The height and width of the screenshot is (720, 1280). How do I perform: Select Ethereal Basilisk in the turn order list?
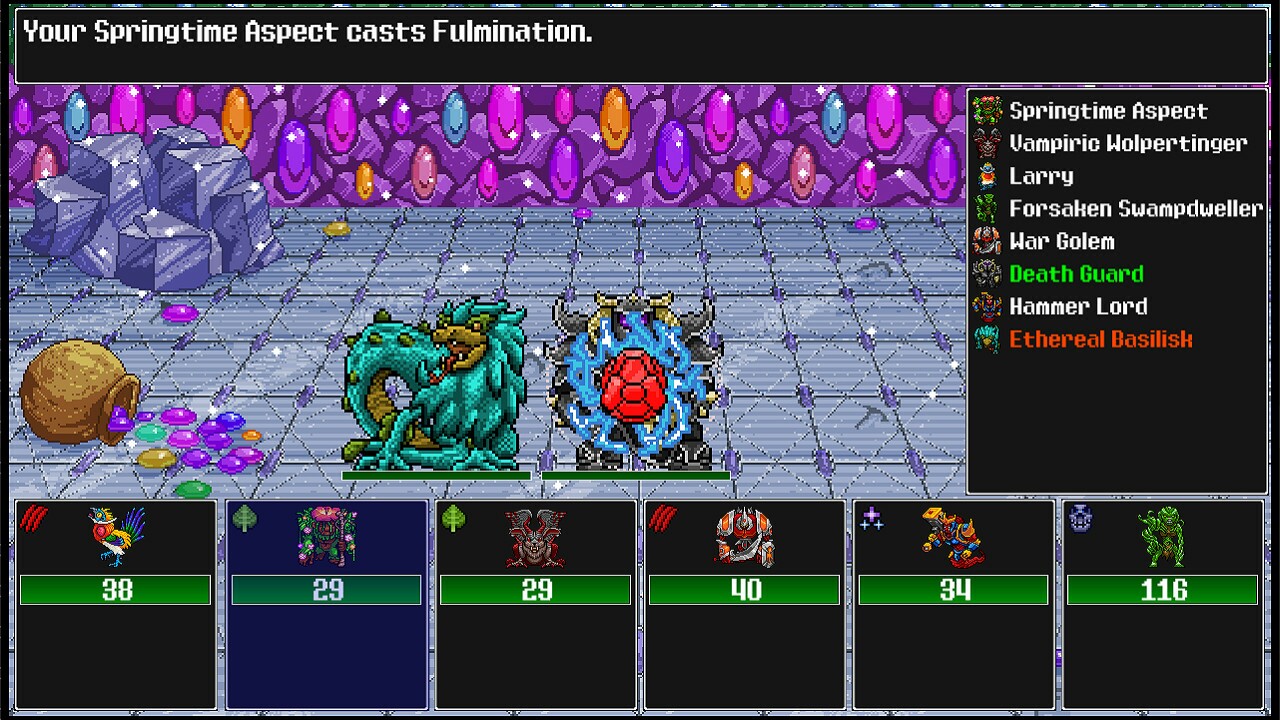point(1100,339)
